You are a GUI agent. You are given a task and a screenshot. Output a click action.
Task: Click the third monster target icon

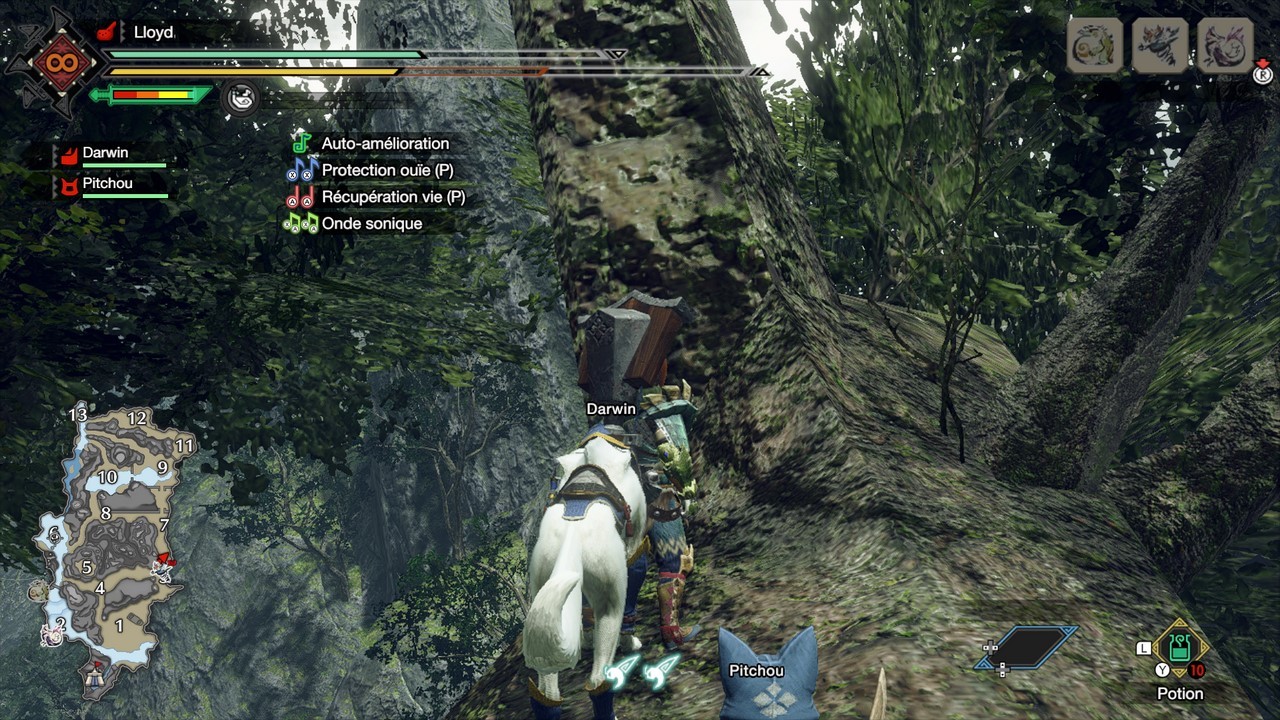[1225, 45]
